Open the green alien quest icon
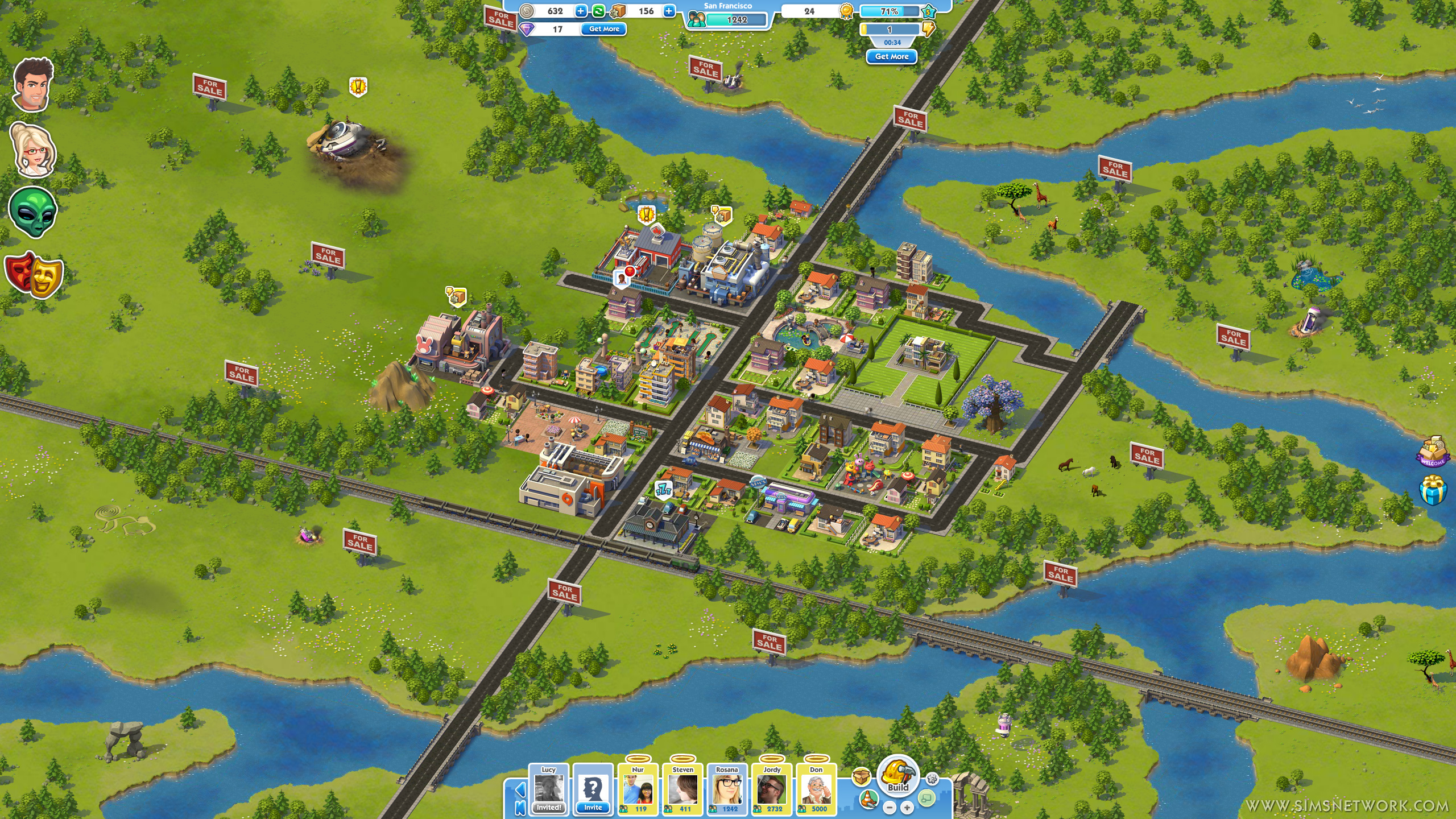This screenshot has height=819, width=1456. click(33, 212)
